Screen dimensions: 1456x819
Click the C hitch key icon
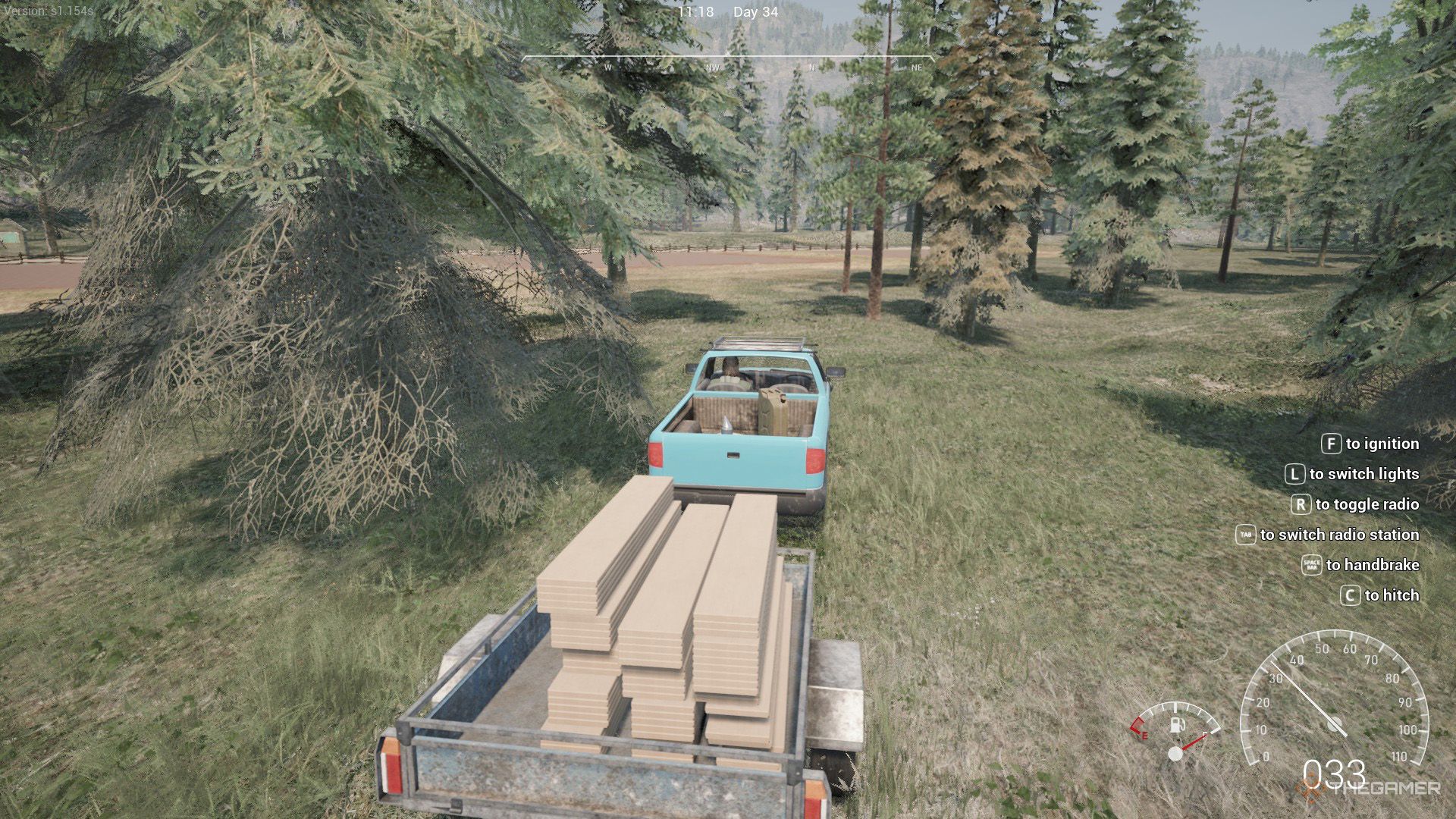tap(1350, 595)
